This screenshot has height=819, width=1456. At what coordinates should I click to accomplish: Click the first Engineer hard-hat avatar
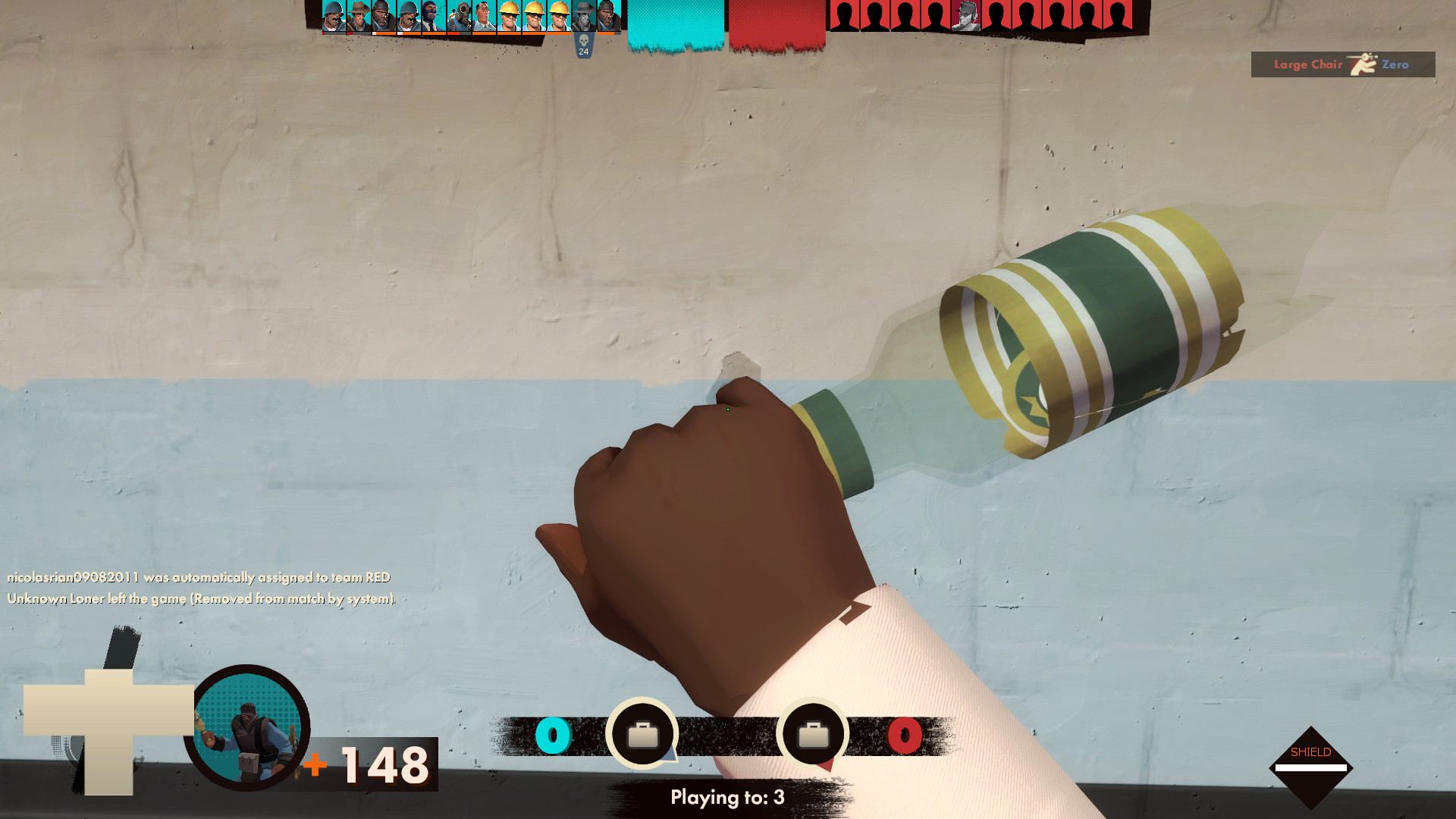tap(509, 20)
